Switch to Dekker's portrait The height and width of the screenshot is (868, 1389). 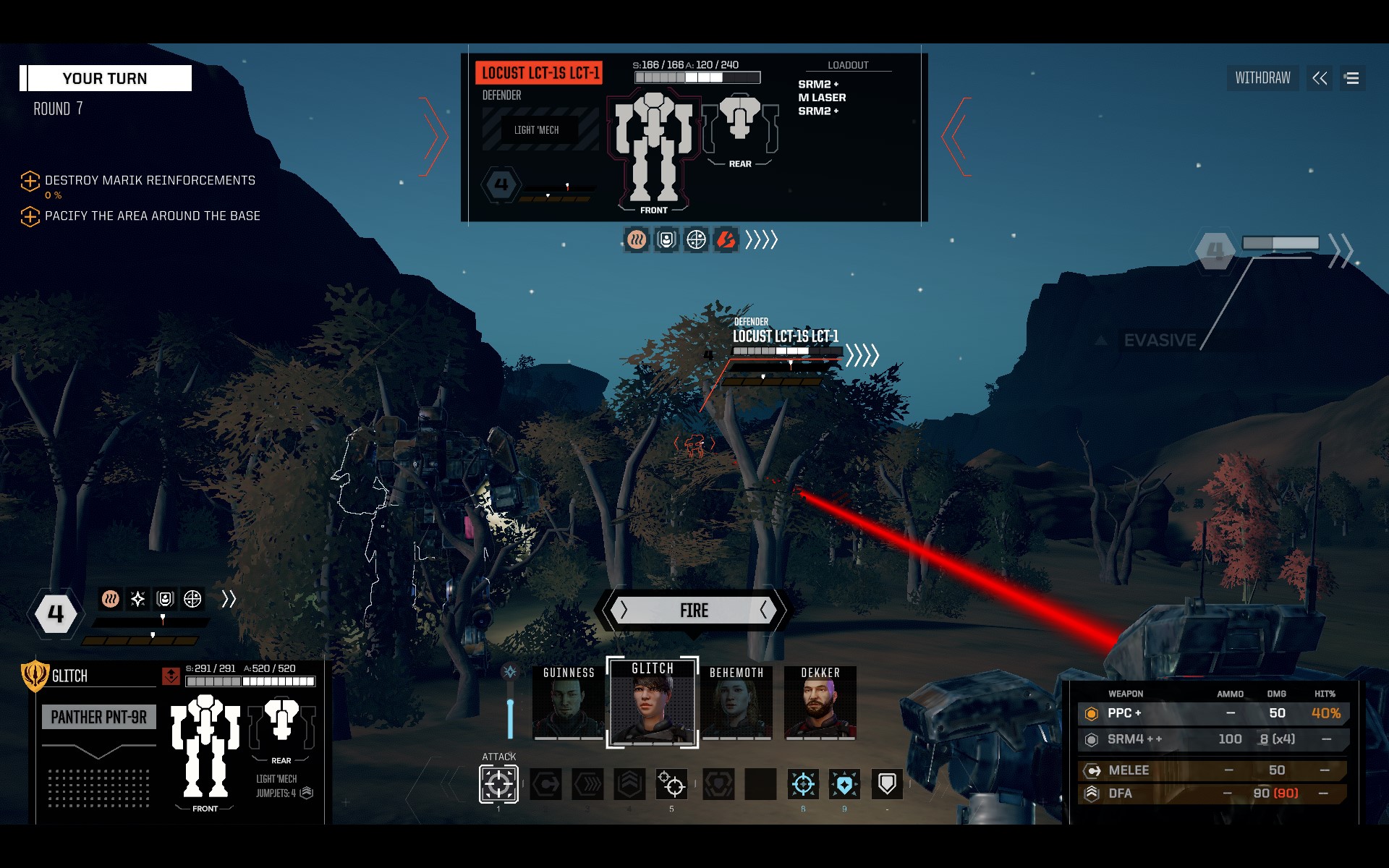[820, 702]
